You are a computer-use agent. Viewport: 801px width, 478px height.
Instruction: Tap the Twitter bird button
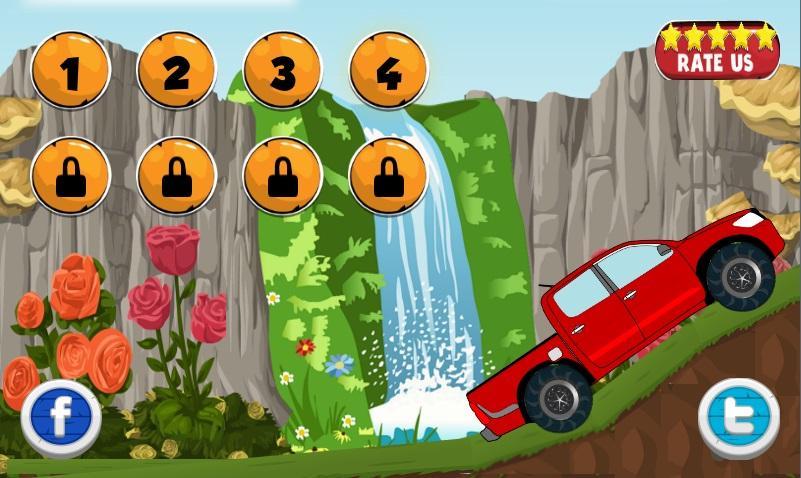(738, 415)
